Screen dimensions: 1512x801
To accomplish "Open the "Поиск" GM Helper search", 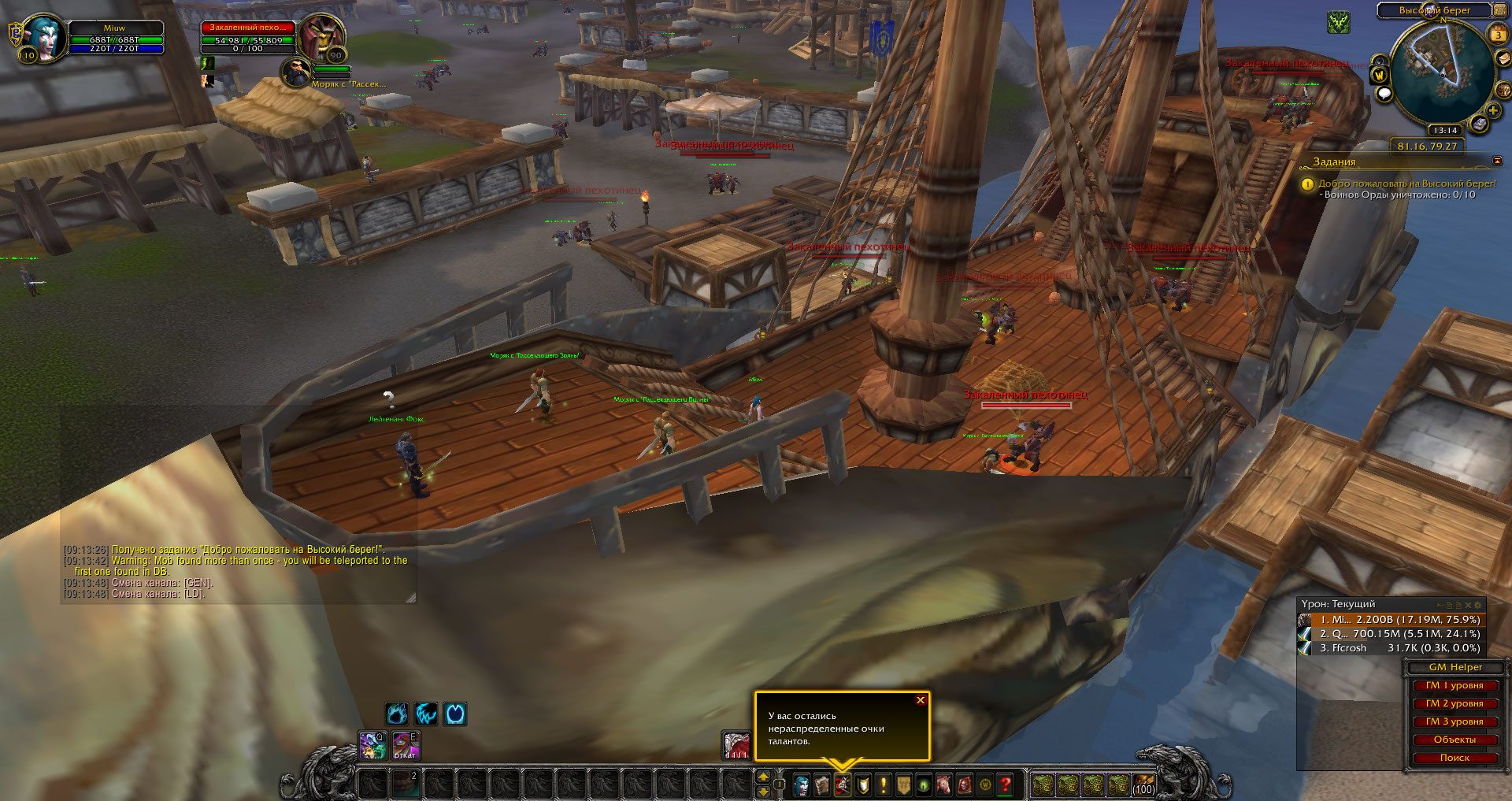I will pos(1454,758).
